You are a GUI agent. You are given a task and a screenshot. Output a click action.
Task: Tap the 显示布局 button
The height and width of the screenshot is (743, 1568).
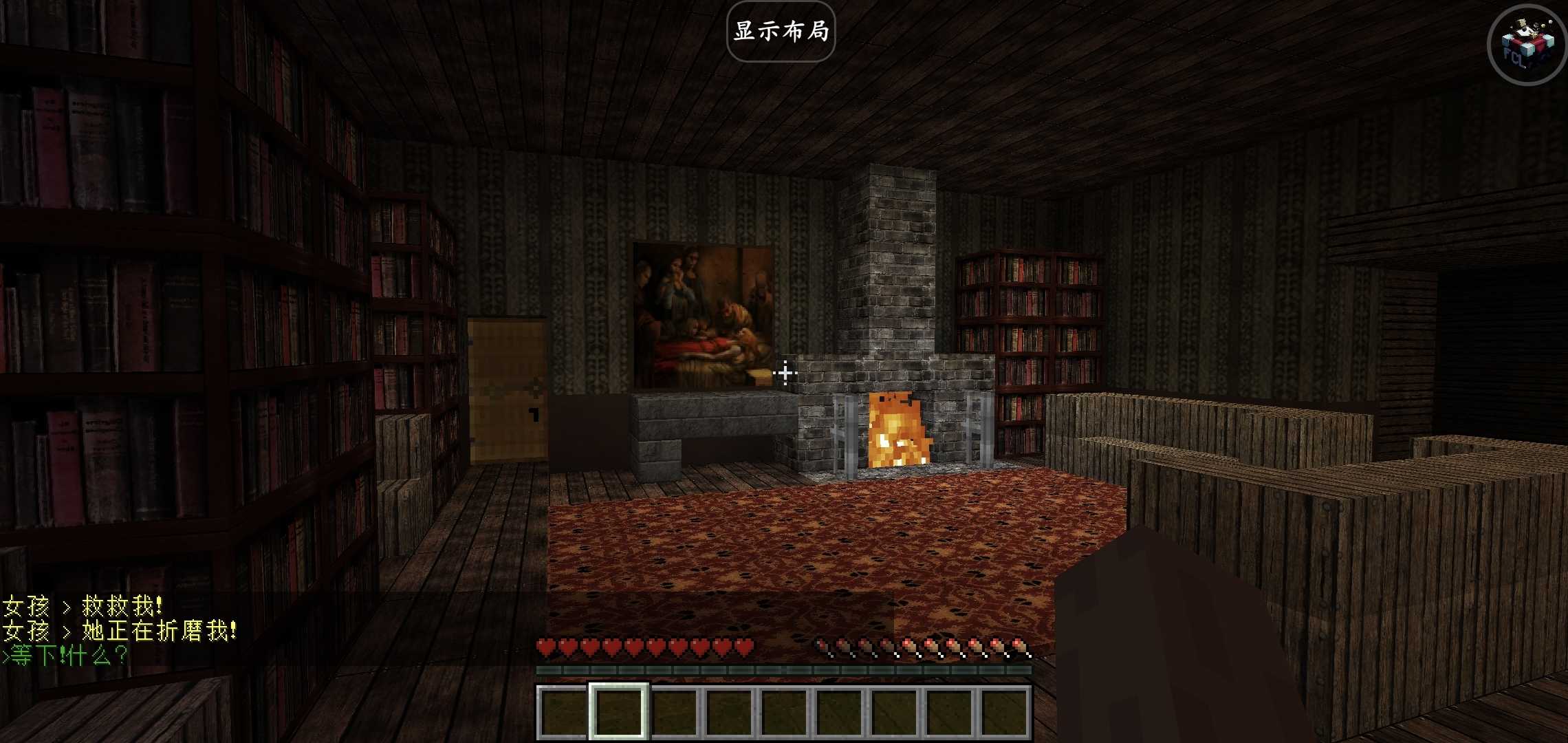pyautogui.click(x=781, y=32)
